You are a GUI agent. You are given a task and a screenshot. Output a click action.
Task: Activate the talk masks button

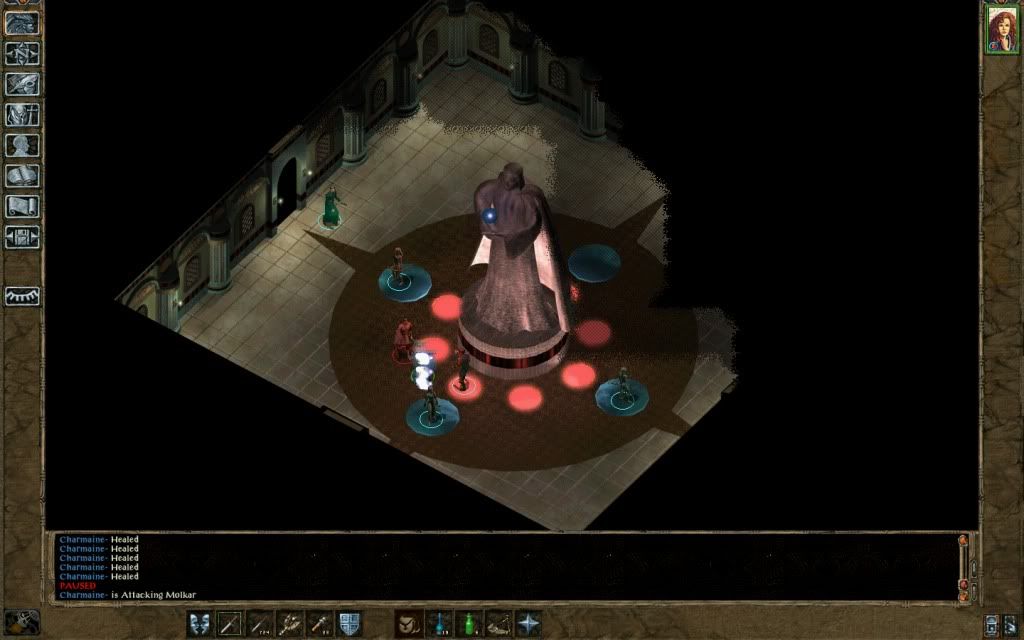pyautogui.click(x=200, y=623)
